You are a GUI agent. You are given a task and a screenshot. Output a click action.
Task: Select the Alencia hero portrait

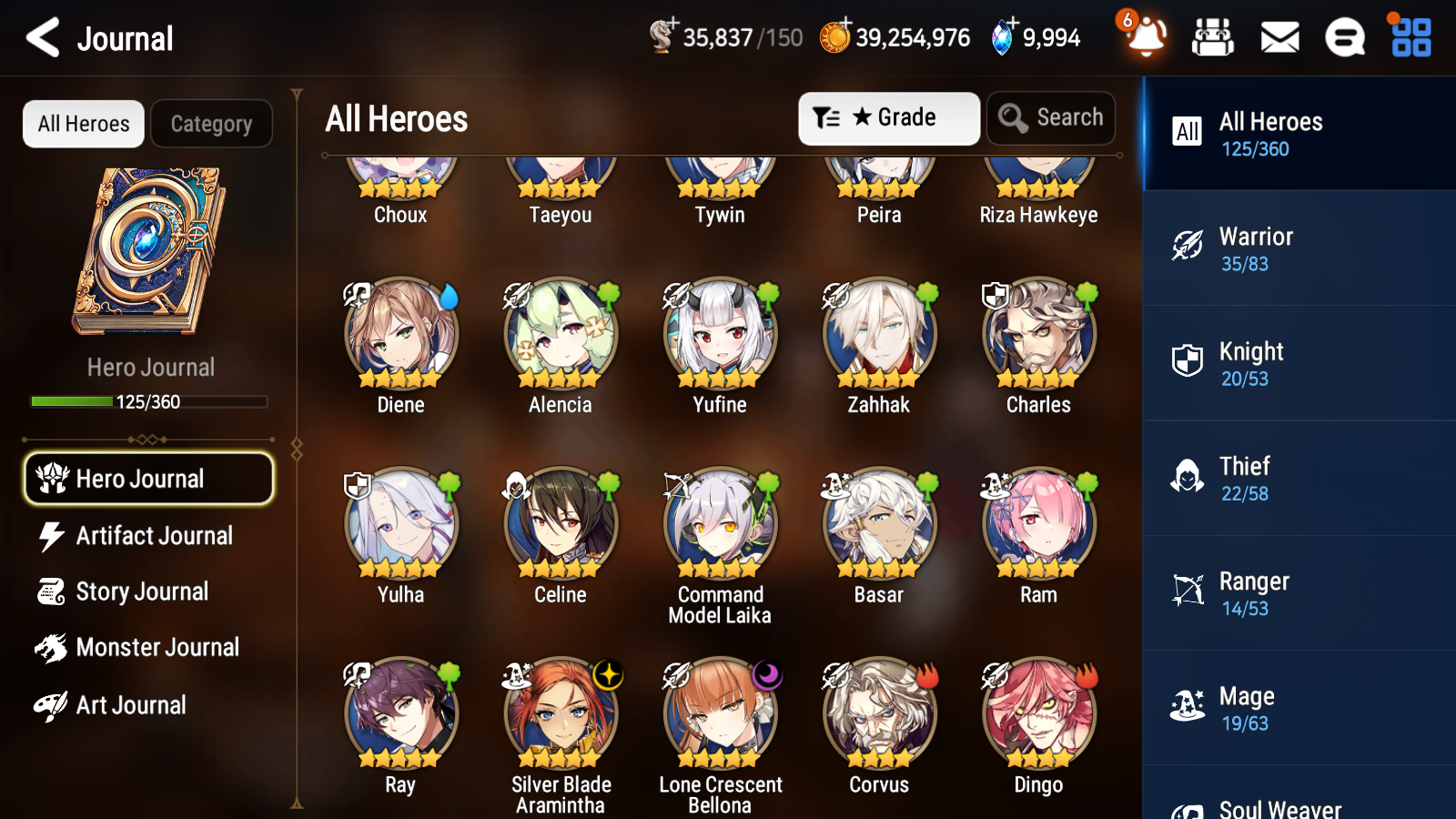tap(560, 334)
